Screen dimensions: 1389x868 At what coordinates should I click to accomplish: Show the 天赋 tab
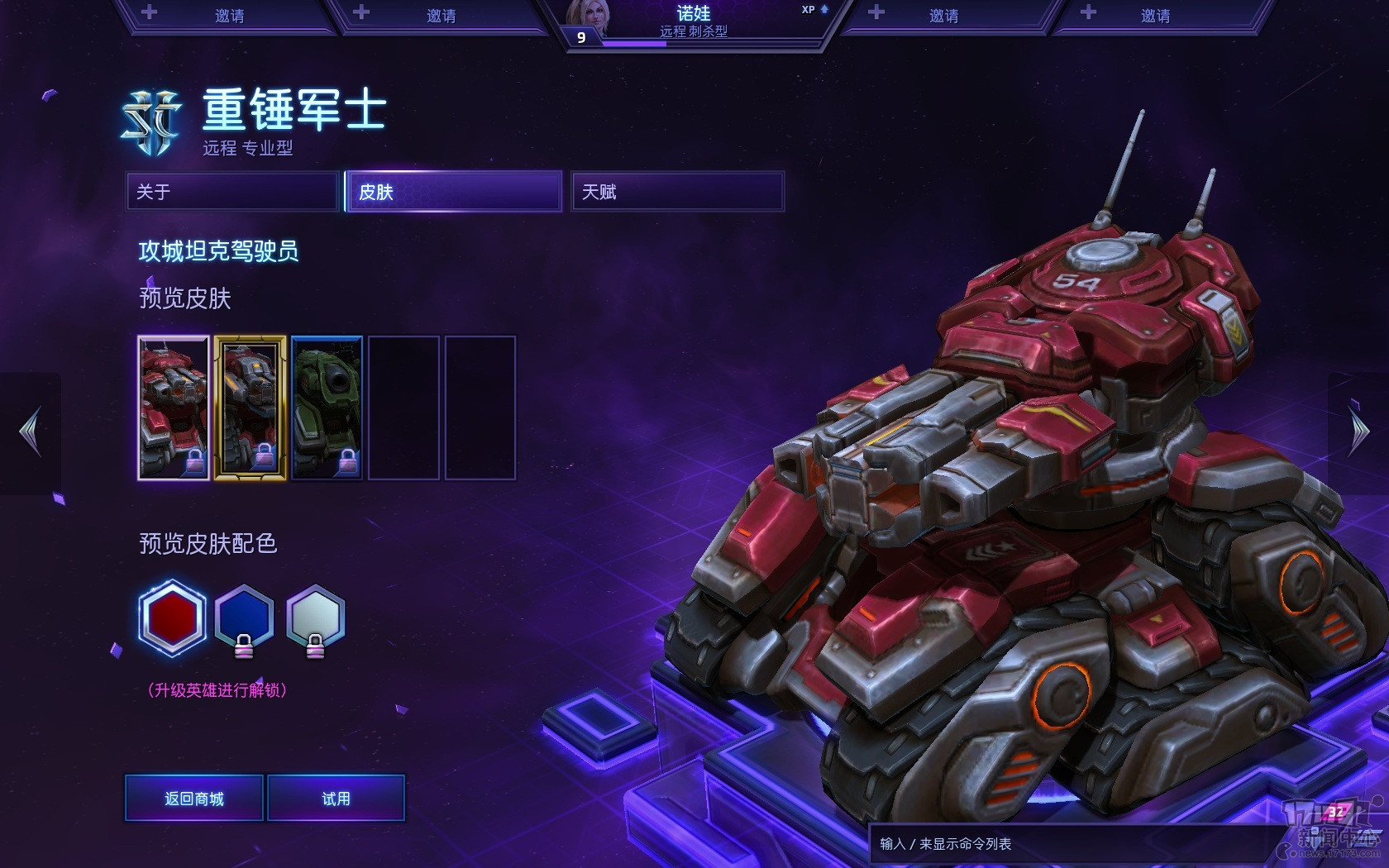point(677,192)
